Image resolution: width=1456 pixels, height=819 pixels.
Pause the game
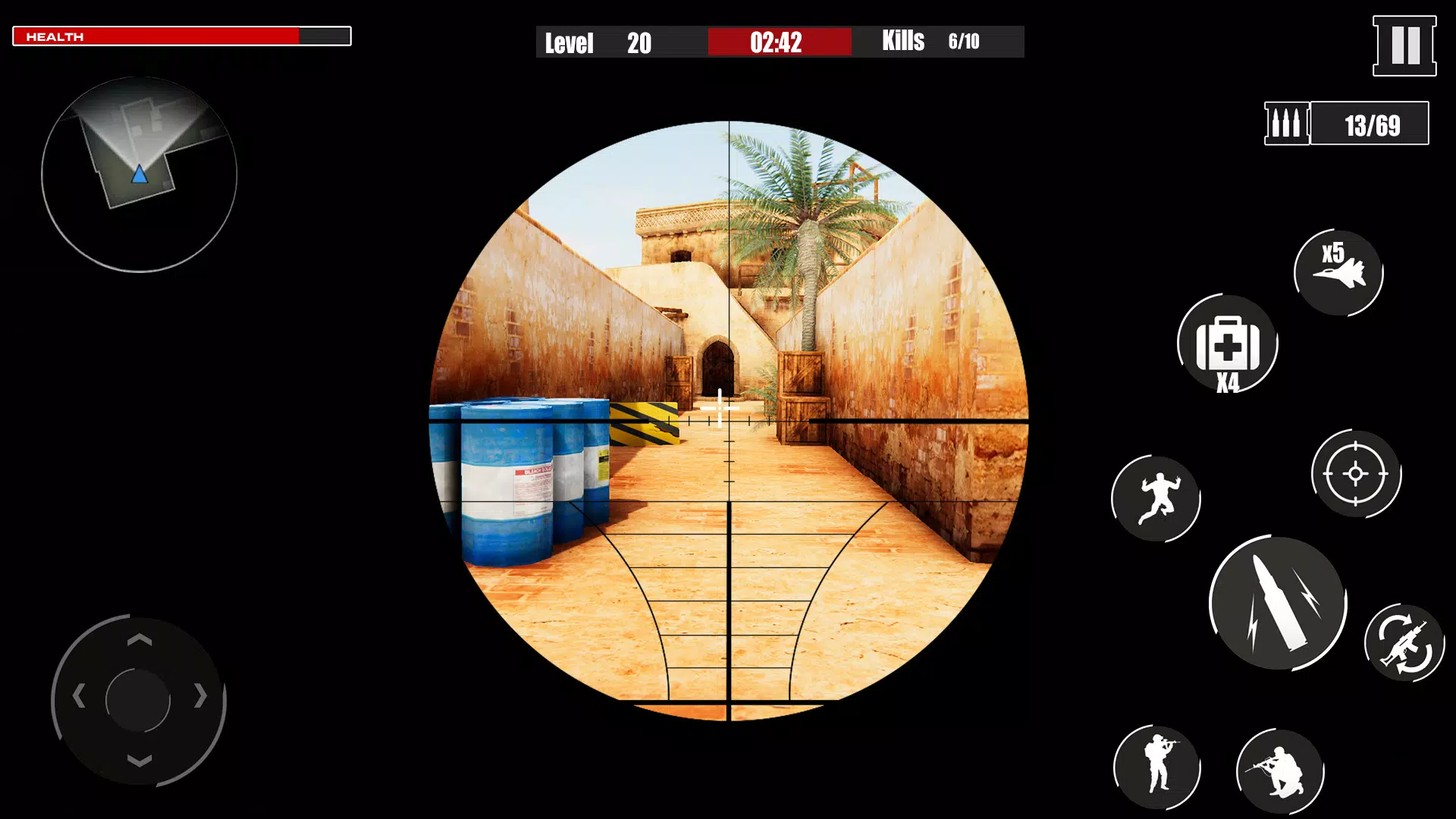[1403, 45]
